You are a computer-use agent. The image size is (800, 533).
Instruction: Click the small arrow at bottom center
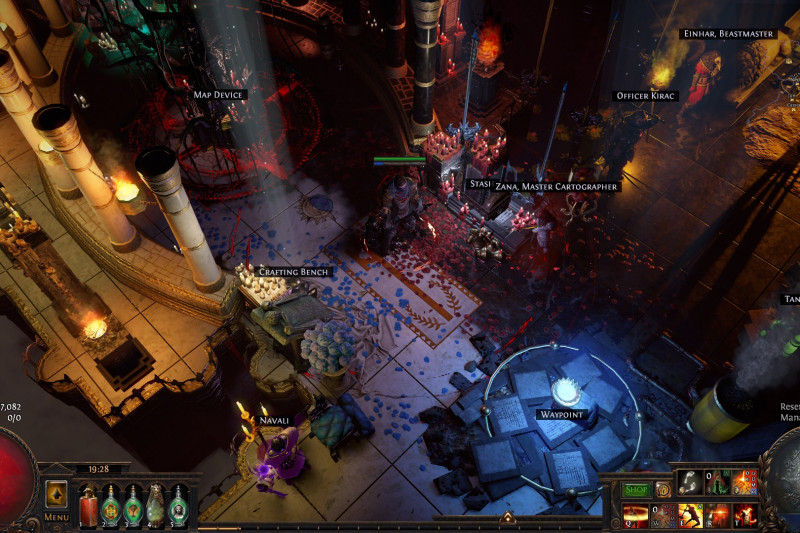pos(507,518)
